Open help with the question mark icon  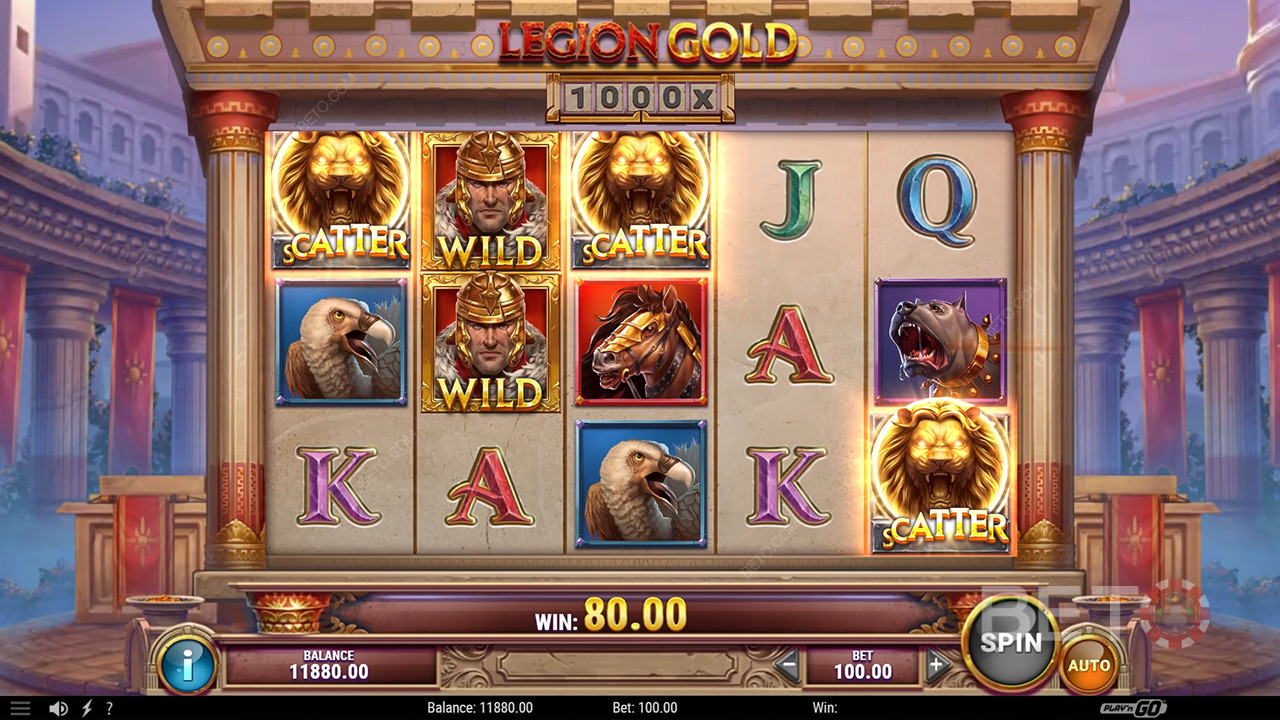109,708
